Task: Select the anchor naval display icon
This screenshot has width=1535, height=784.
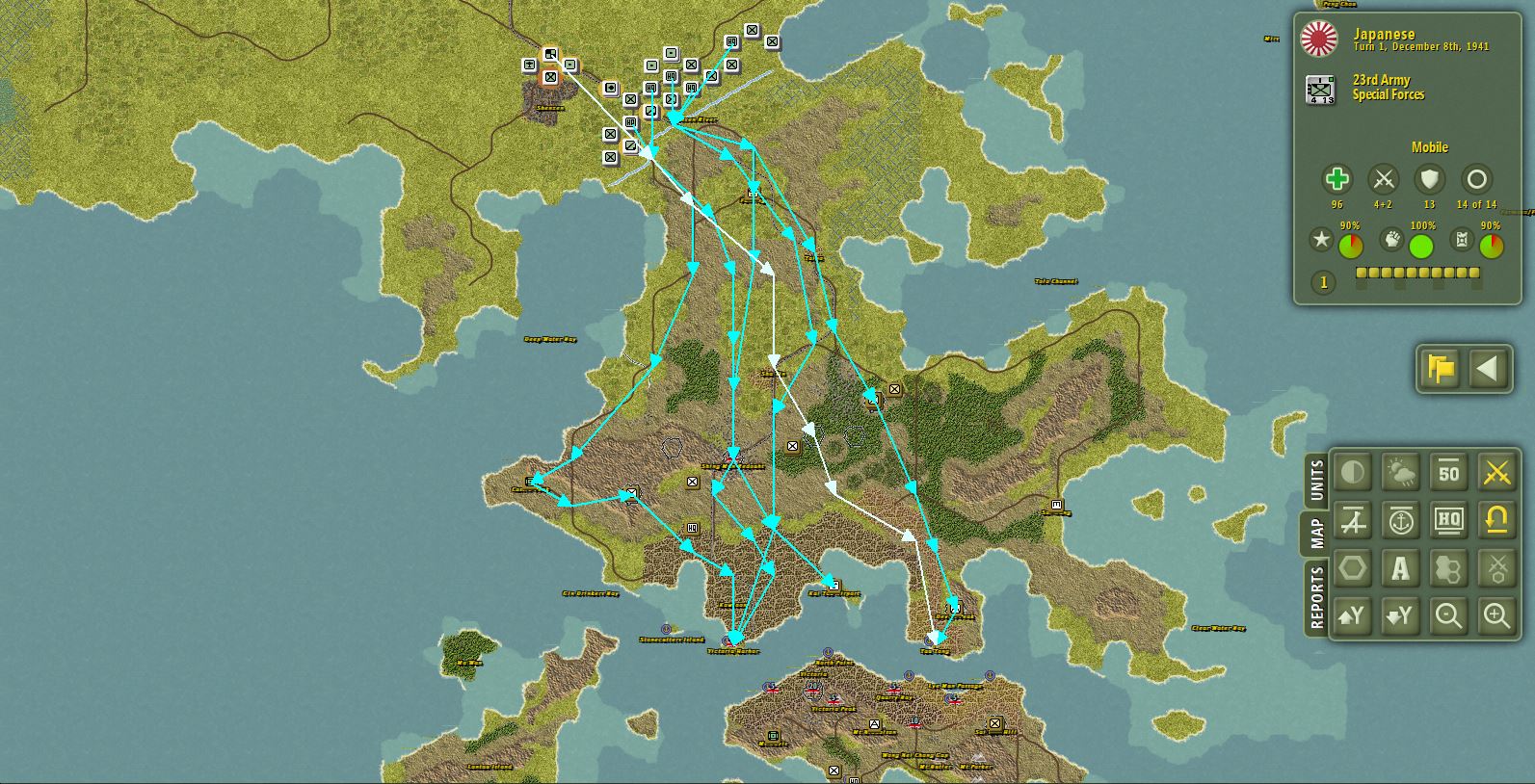Action: (1401, 520)
